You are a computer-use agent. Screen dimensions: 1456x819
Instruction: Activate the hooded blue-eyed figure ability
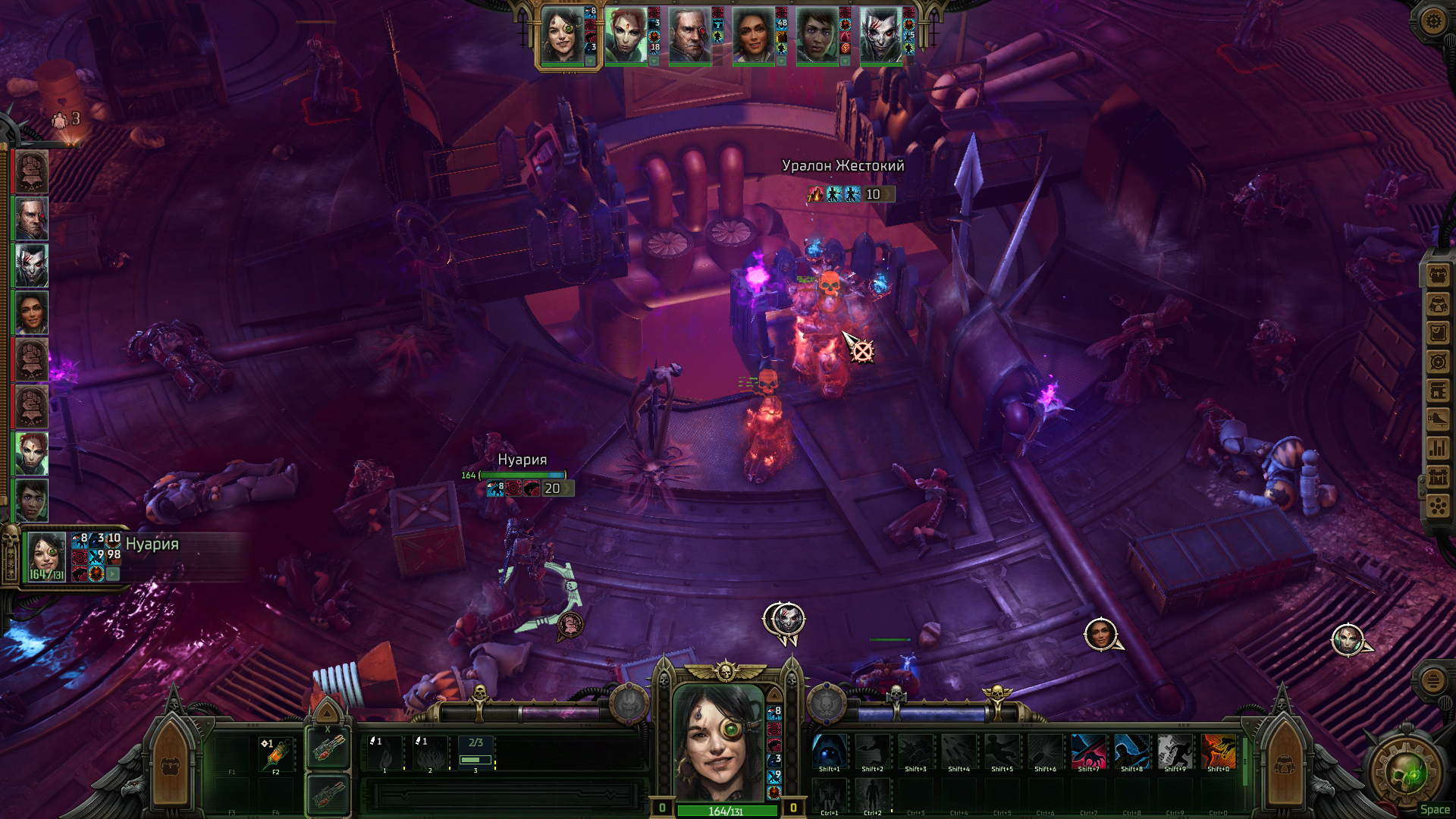[829, 752]
